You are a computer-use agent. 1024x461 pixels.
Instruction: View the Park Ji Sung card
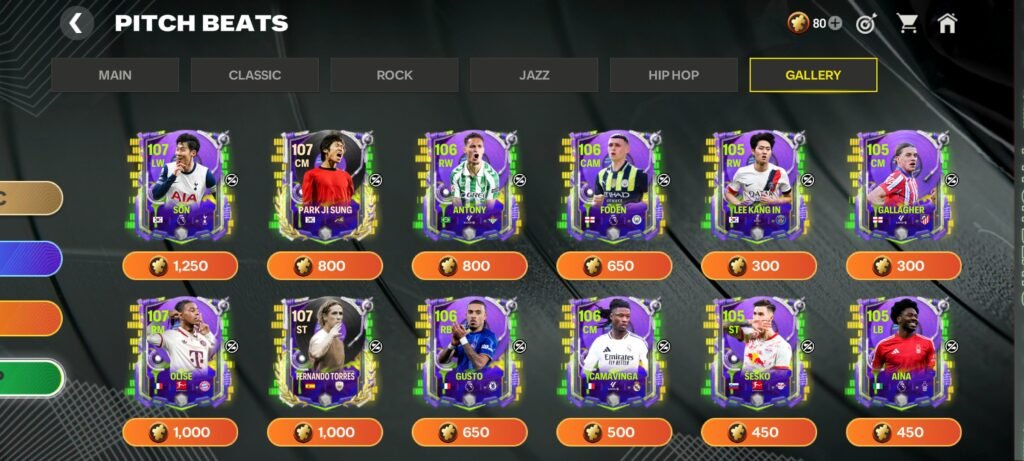tap(325, 185)
